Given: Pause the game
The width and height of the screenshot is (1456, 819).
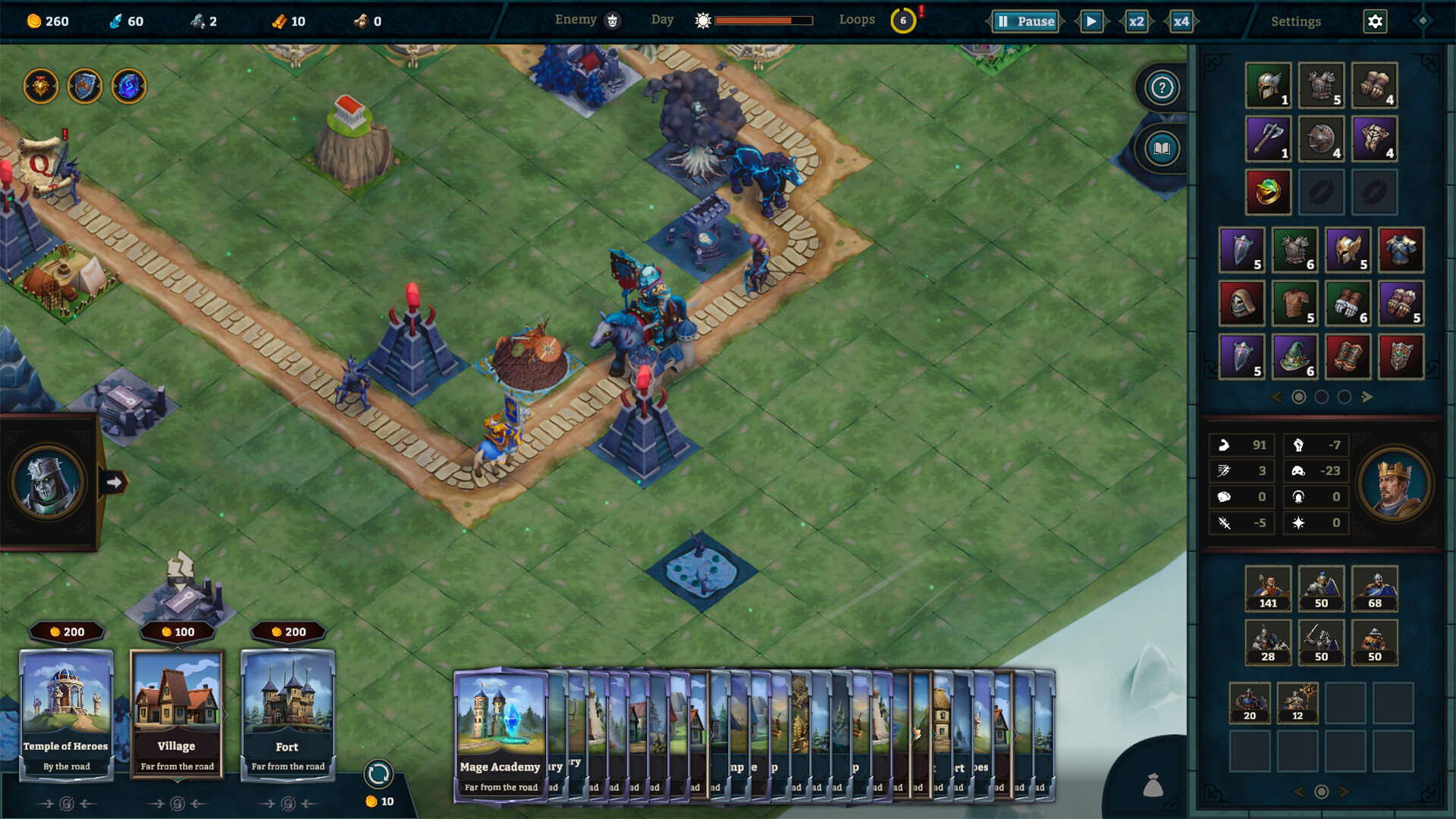Looking at the screenshot, I should point(1025,21).
